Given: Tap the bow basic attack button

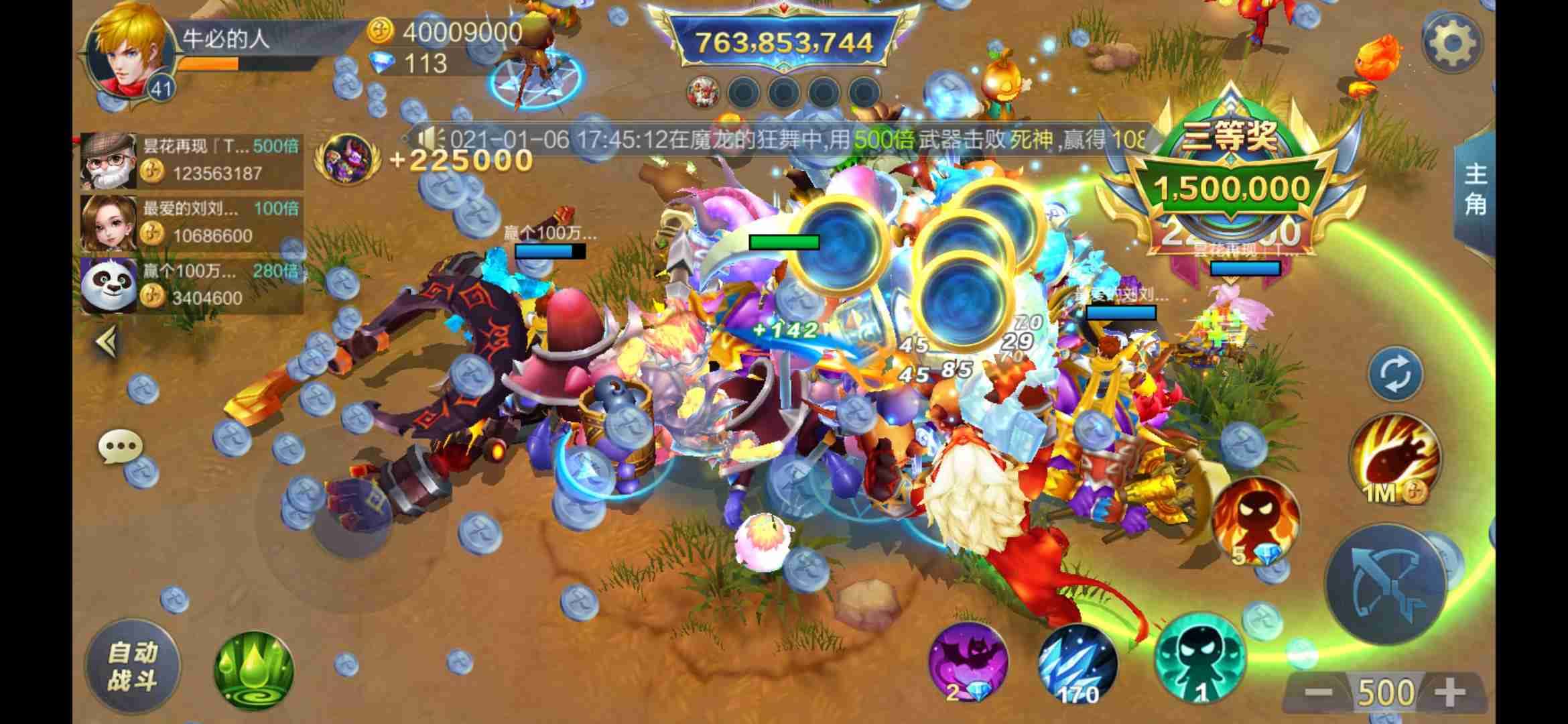Looking at the screenshot, I should [x=1385, y=585].
